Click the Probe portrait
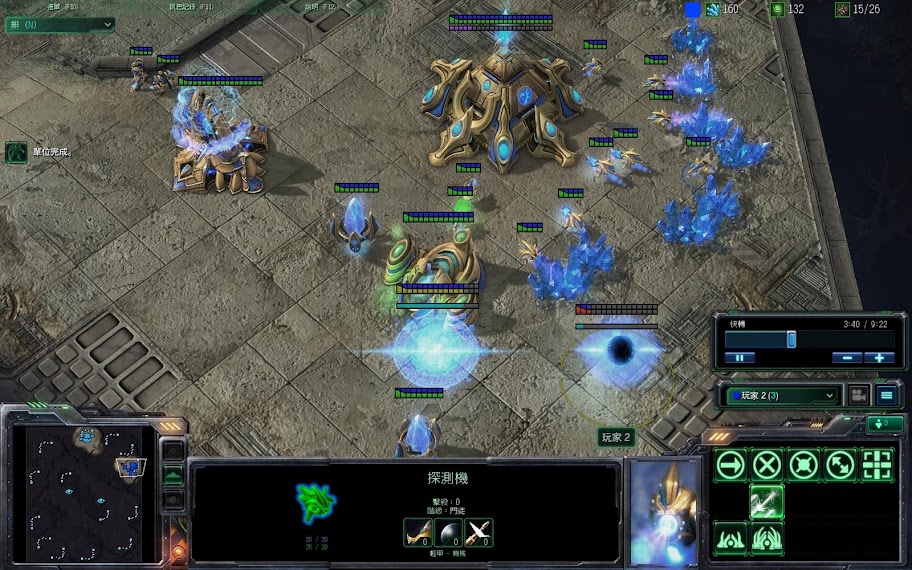Screen dimensions: 912x570 (663, 512)
